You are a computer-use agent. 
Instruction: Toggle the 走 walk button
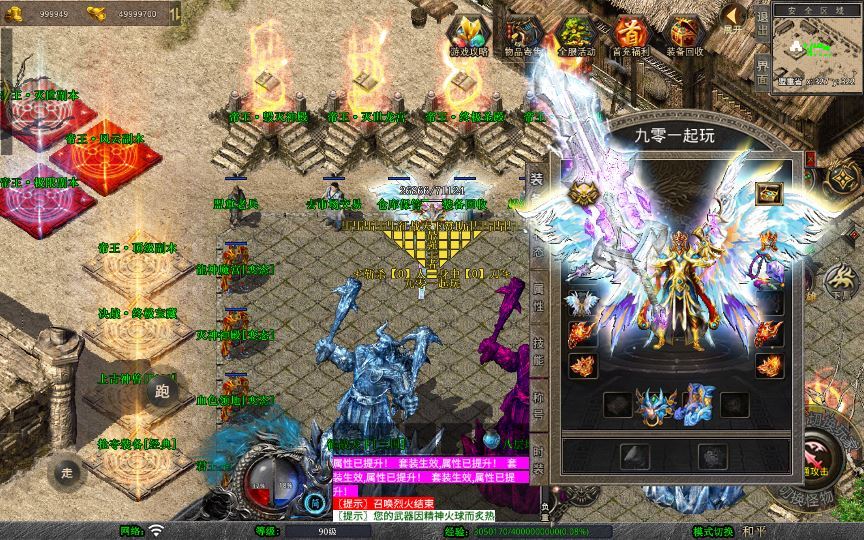67,471
